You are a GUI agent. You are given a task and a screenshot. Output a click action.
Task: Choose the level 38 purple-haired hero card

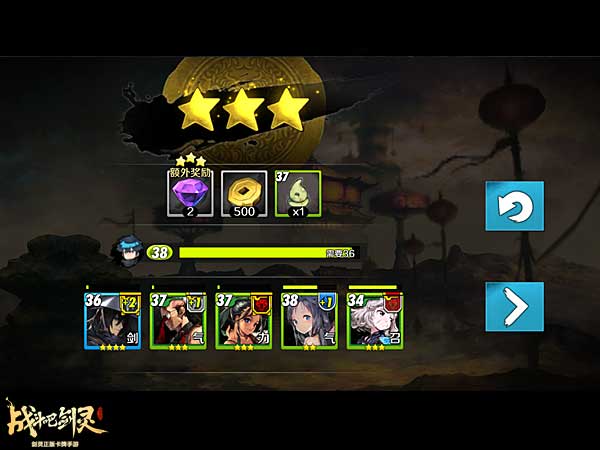[309, 320]
